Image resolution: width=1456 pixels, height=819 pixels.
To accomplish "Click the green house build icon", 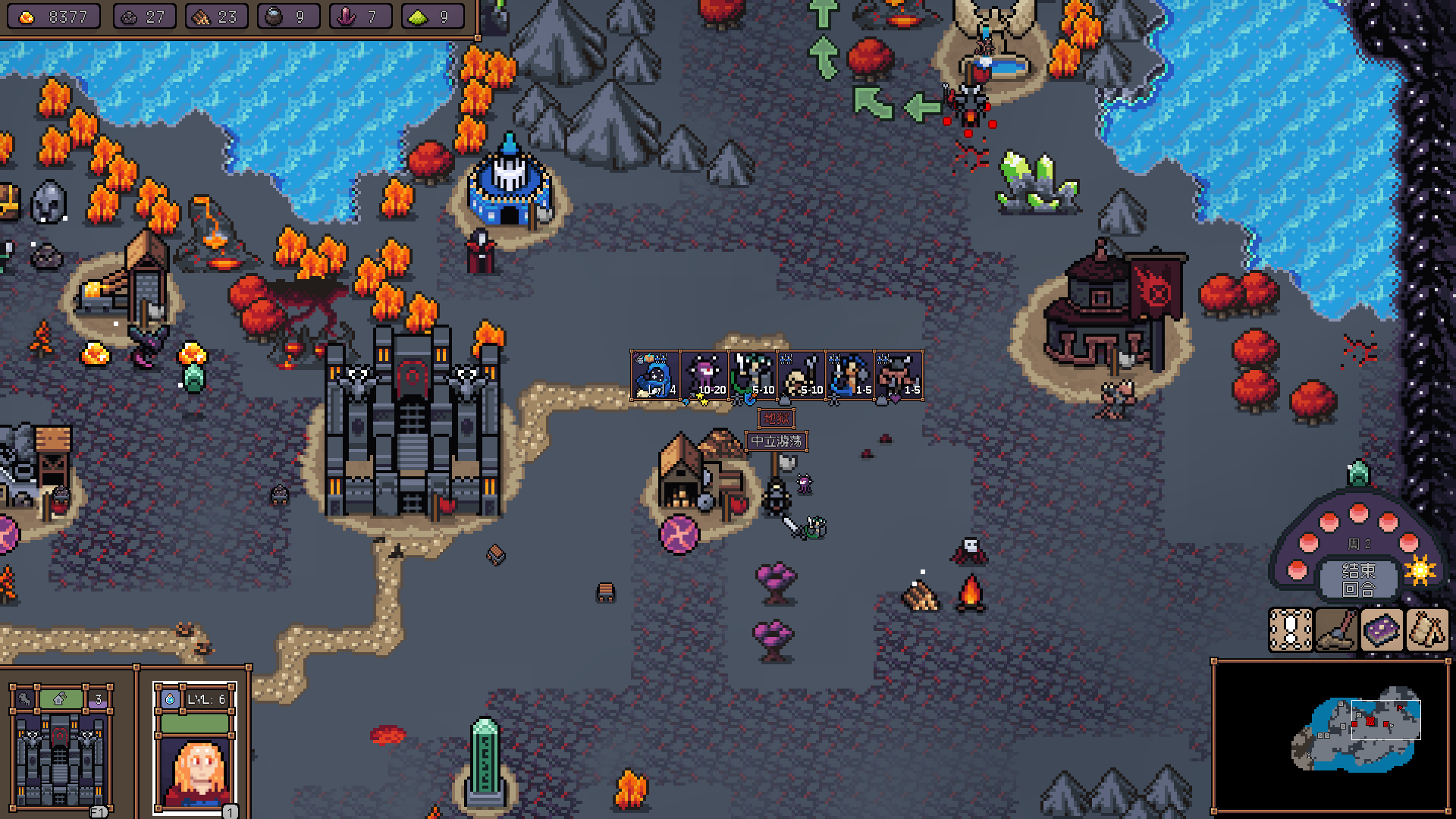I will coord(61,699).
